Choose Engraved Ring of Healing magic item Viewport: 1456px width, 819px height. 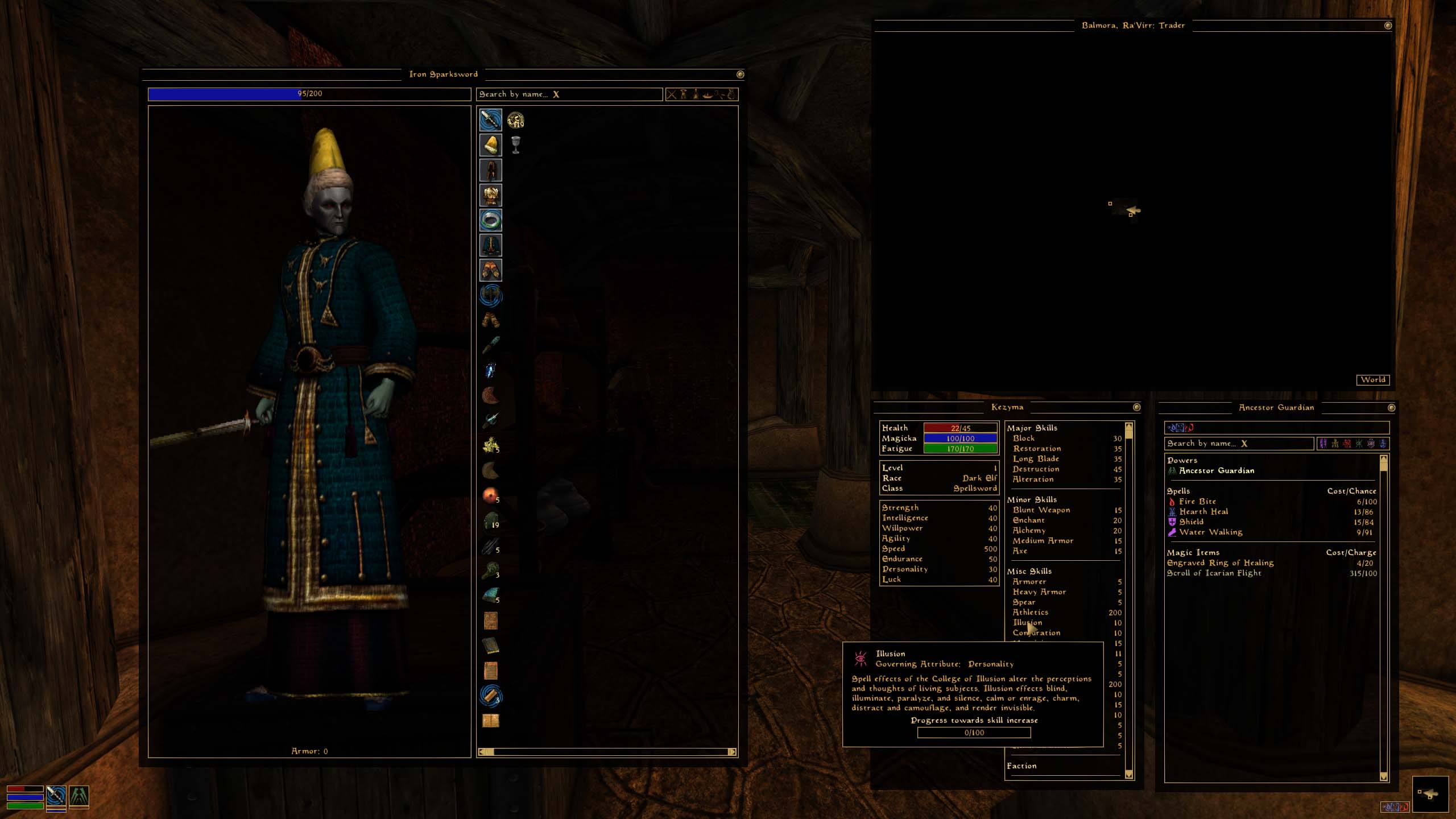(1220, 563)
